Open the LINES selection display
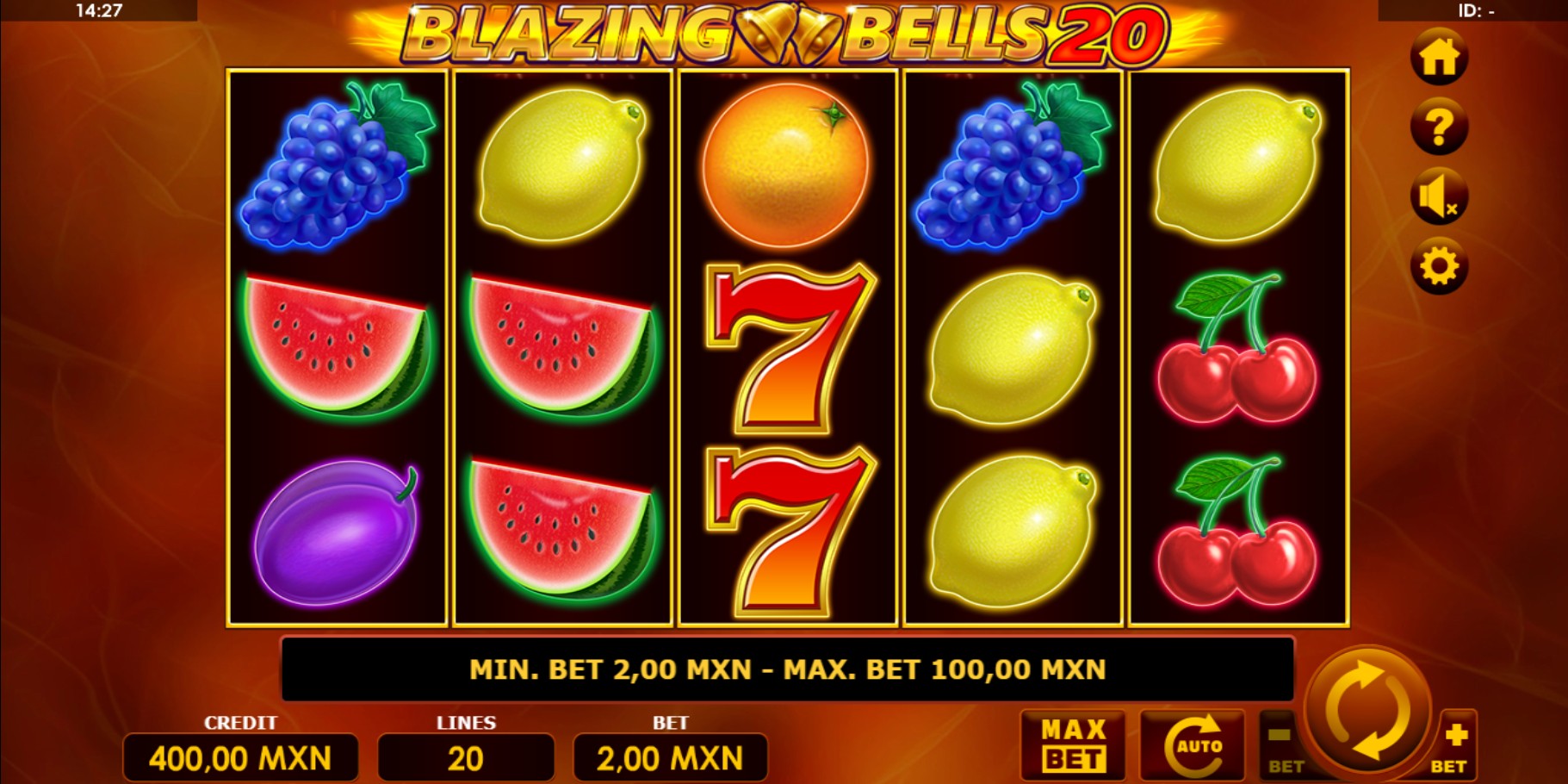Screen dimensions: 1568x784 465,756
